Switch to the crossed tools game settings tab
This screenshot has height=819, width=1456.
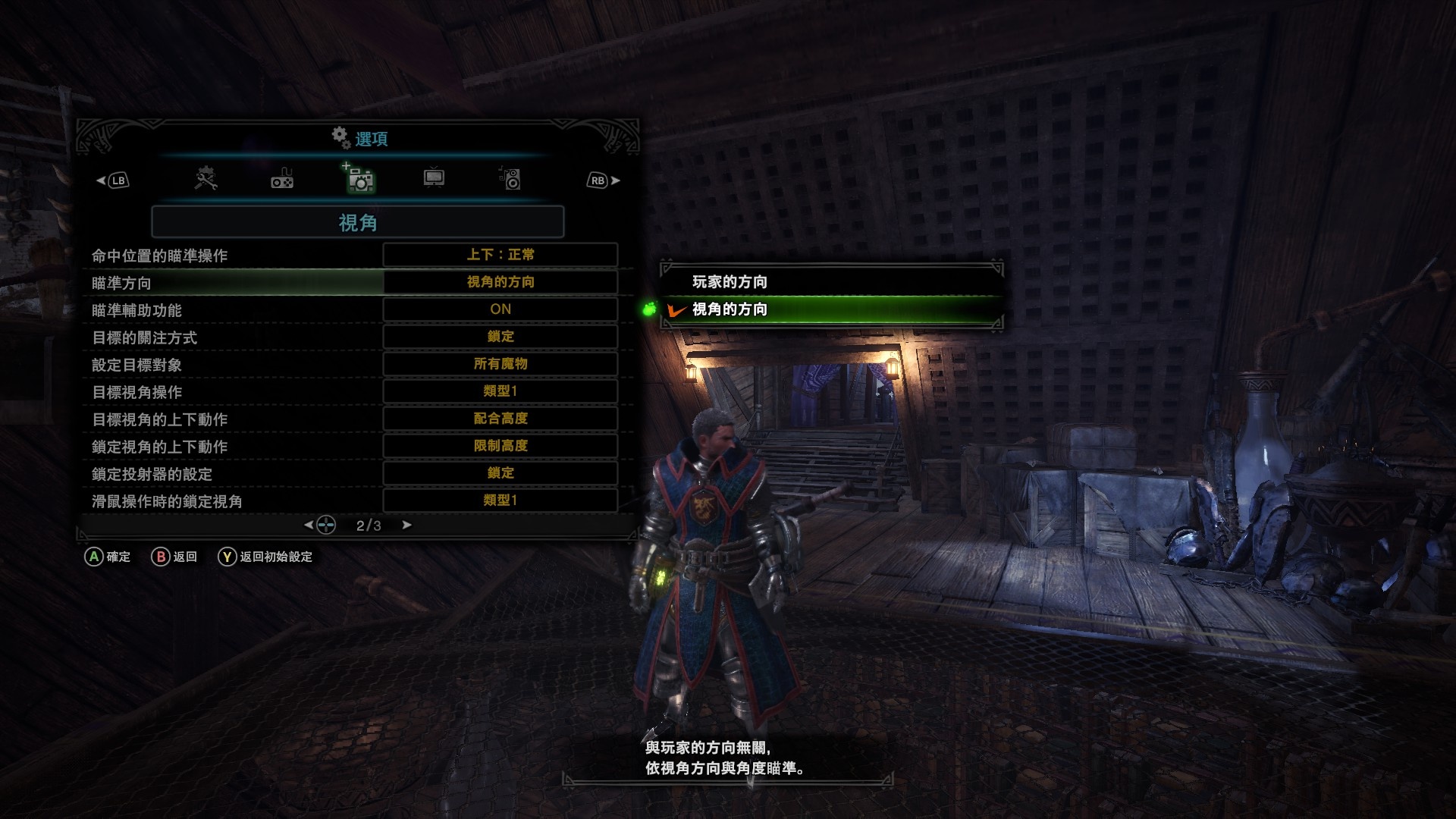tap(206, 179)
